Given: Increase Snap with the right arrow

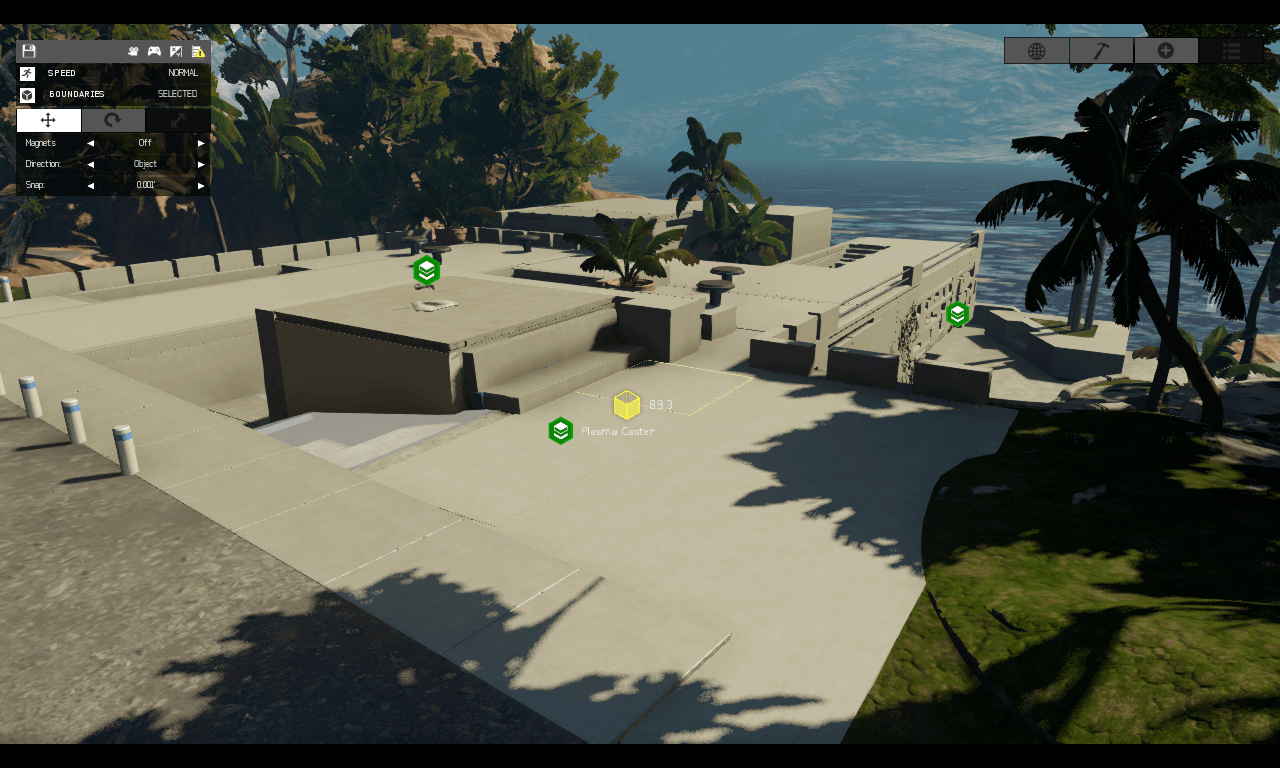Looking at the screenshot, I should [201, 185].
